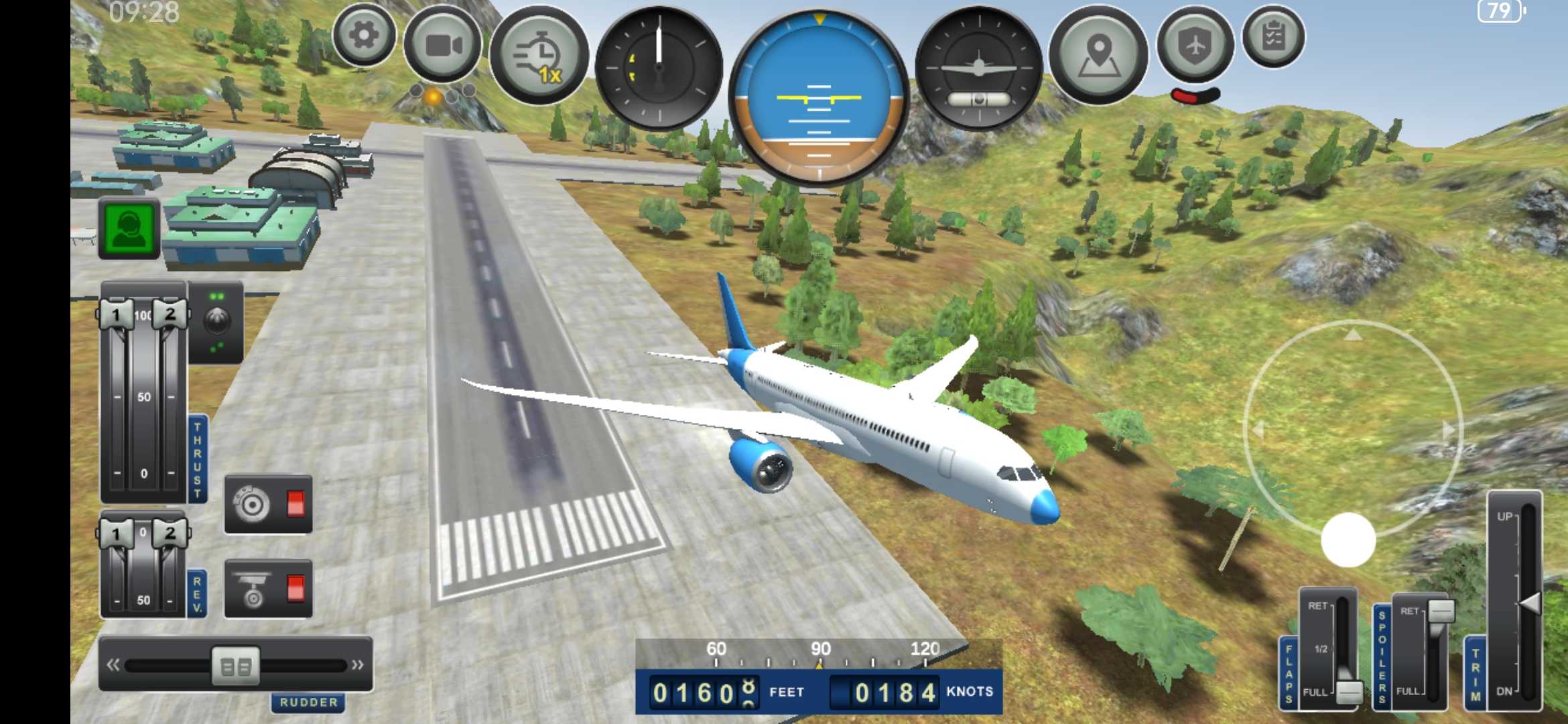
Task: Open the checklist clipboard button
Action: (x=1273, y=37)
